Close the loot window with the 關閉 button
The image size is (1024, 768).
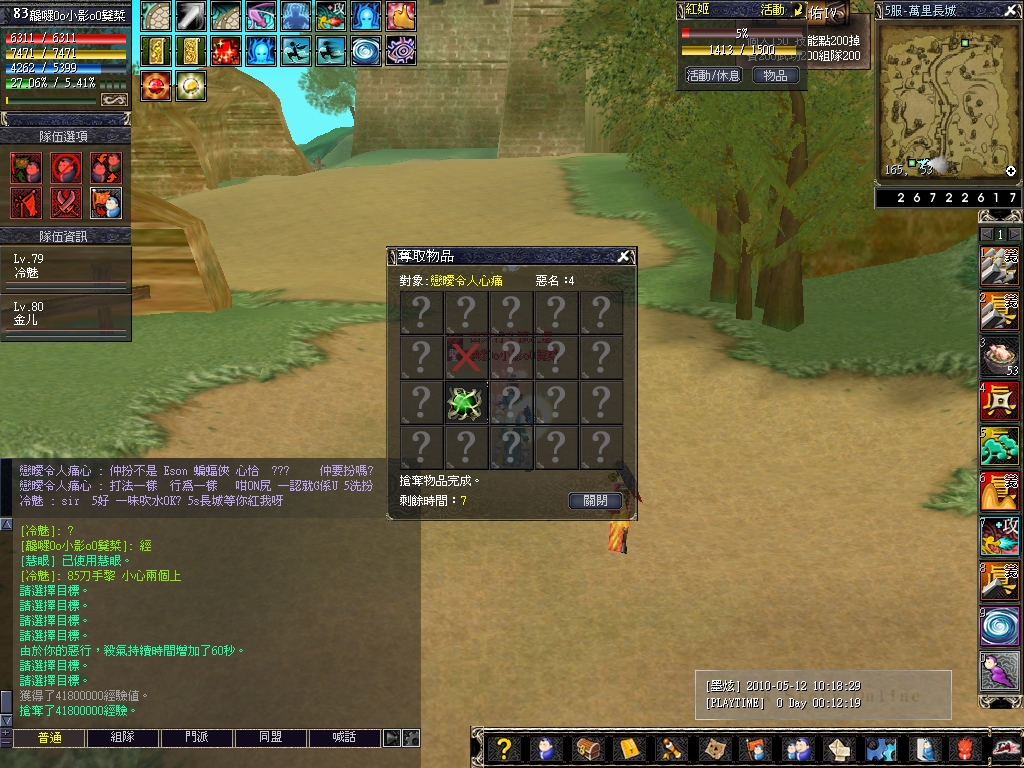(x=595, y=500)
